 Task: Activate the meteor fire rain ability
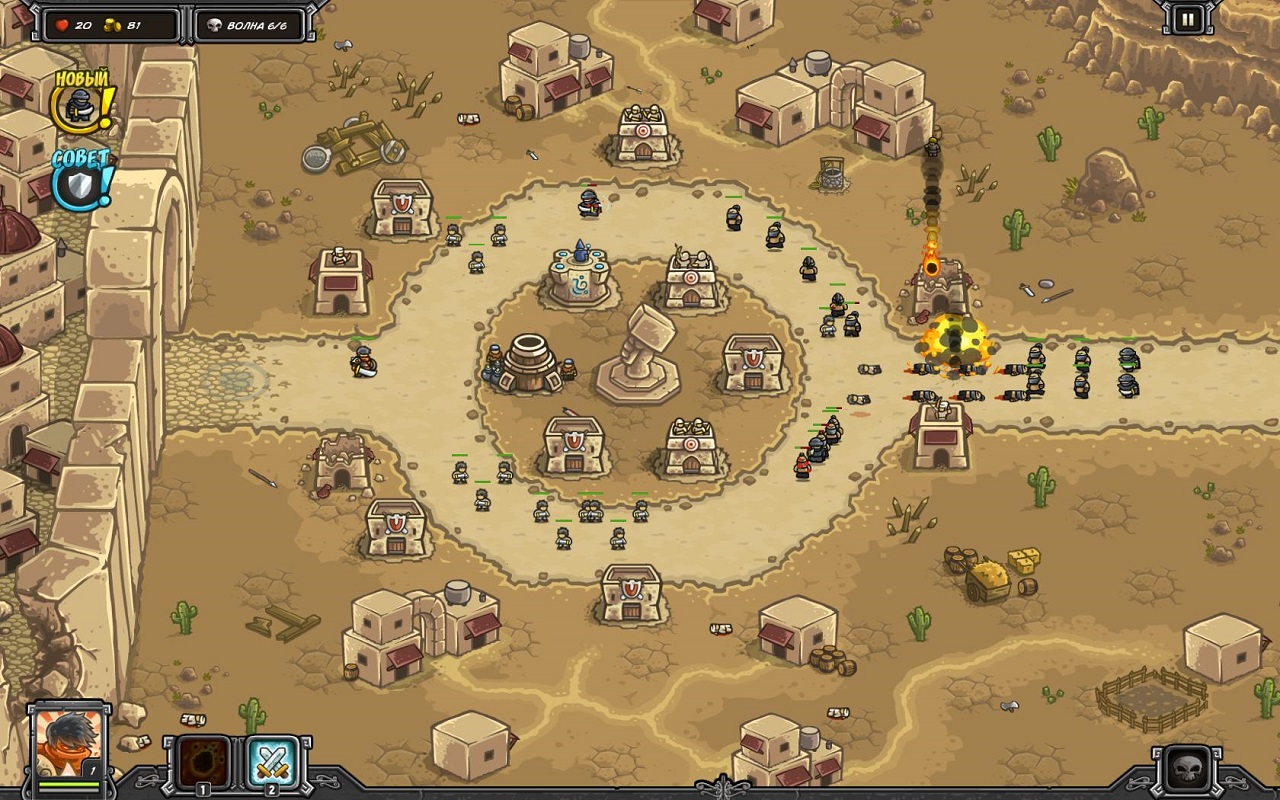(203, 763)
